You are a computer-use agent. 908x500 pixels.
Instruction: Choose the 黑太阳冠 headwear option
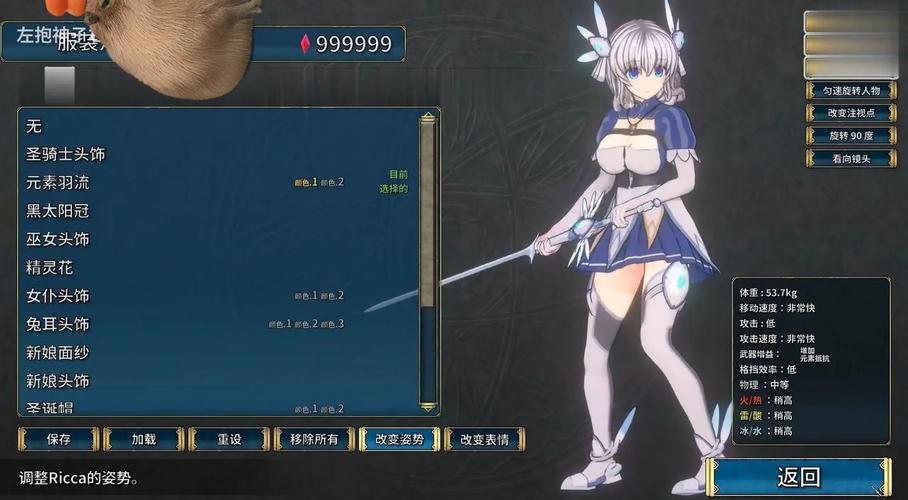58,211
